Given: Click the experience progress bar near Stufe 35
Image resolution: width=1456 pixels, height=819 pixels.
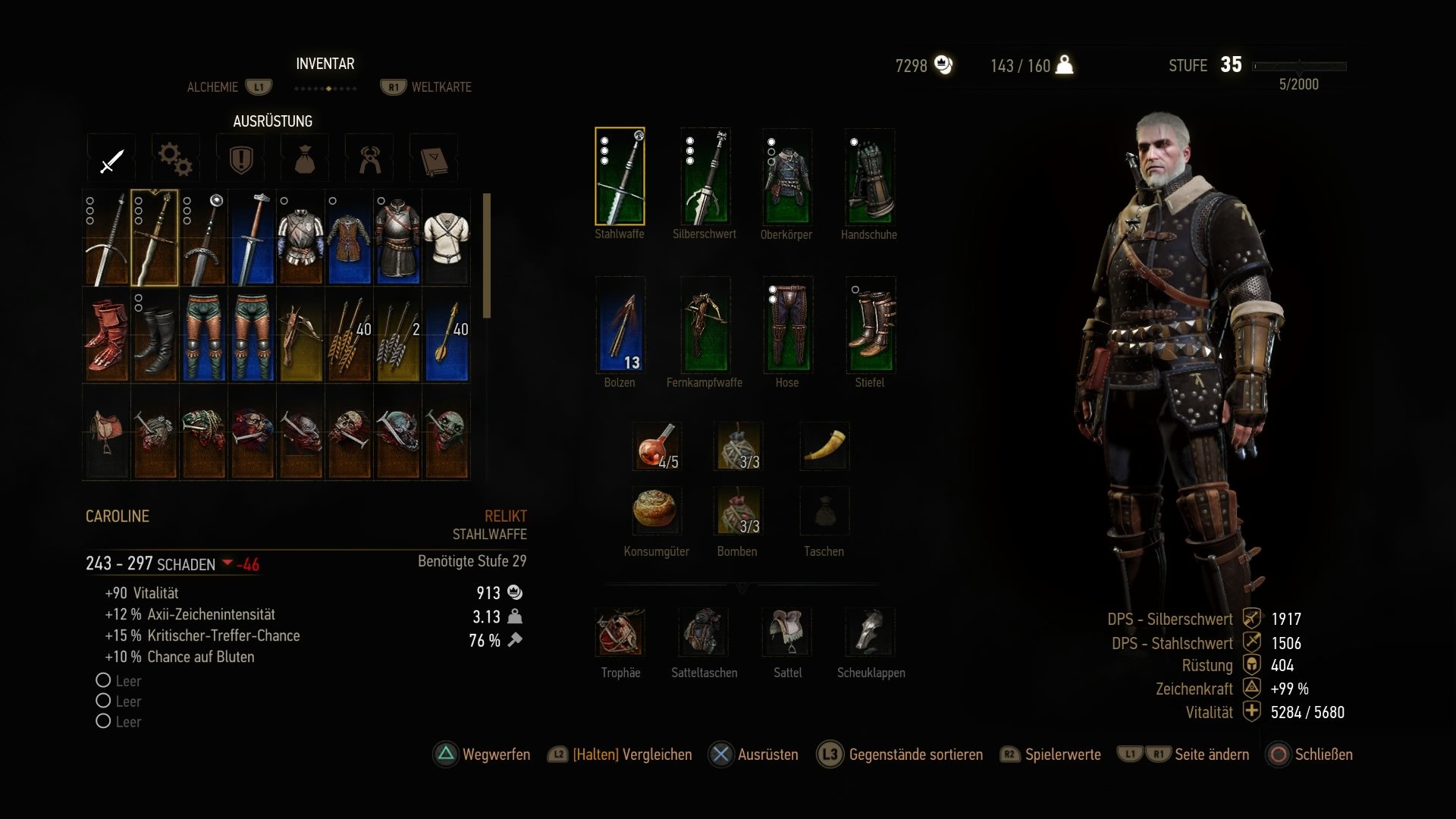Looking at the screenshot, I should 1300,65.
